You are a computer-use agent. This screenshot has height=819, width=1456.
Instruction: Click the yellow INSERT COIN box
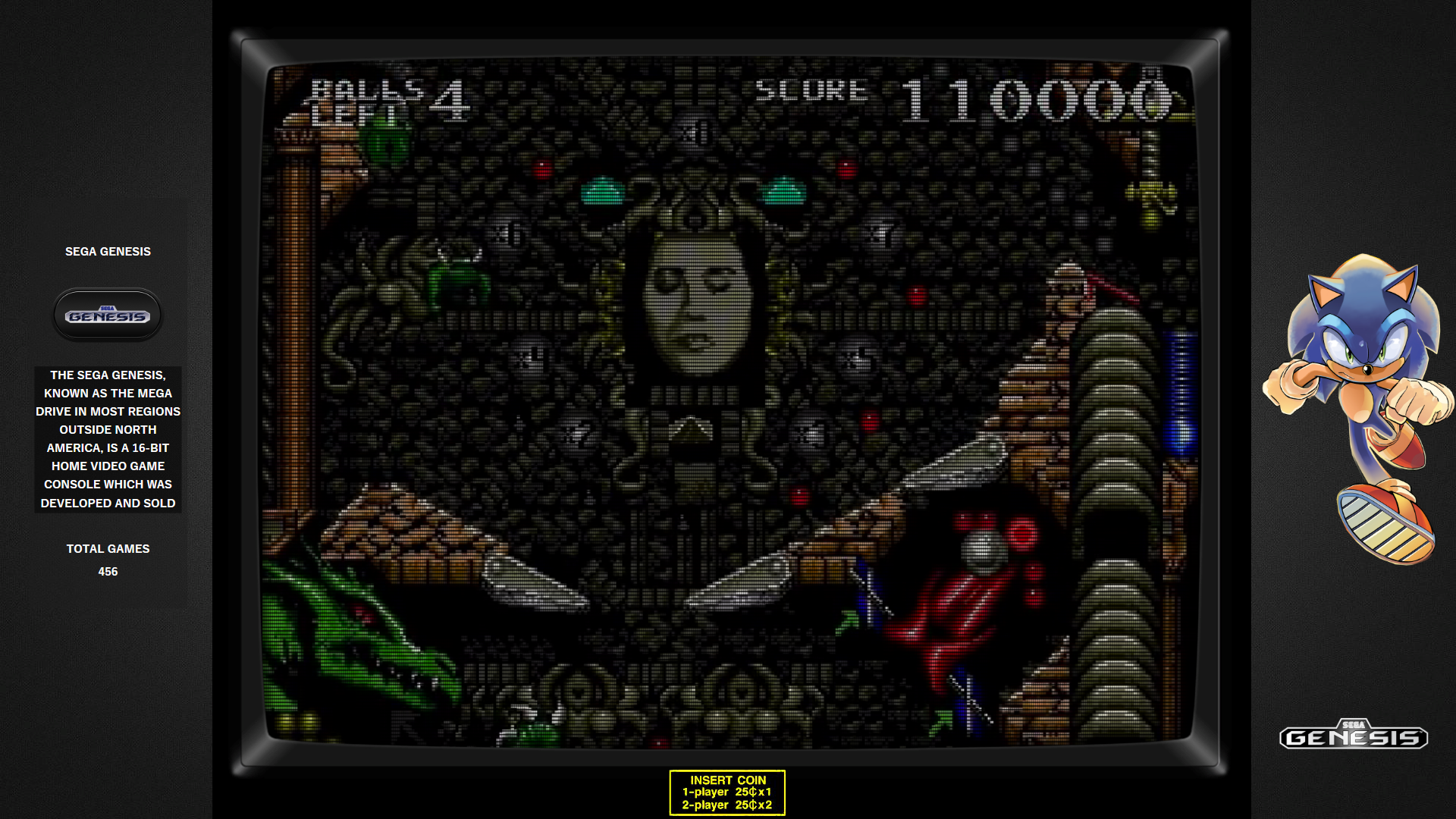coord(726,792)
